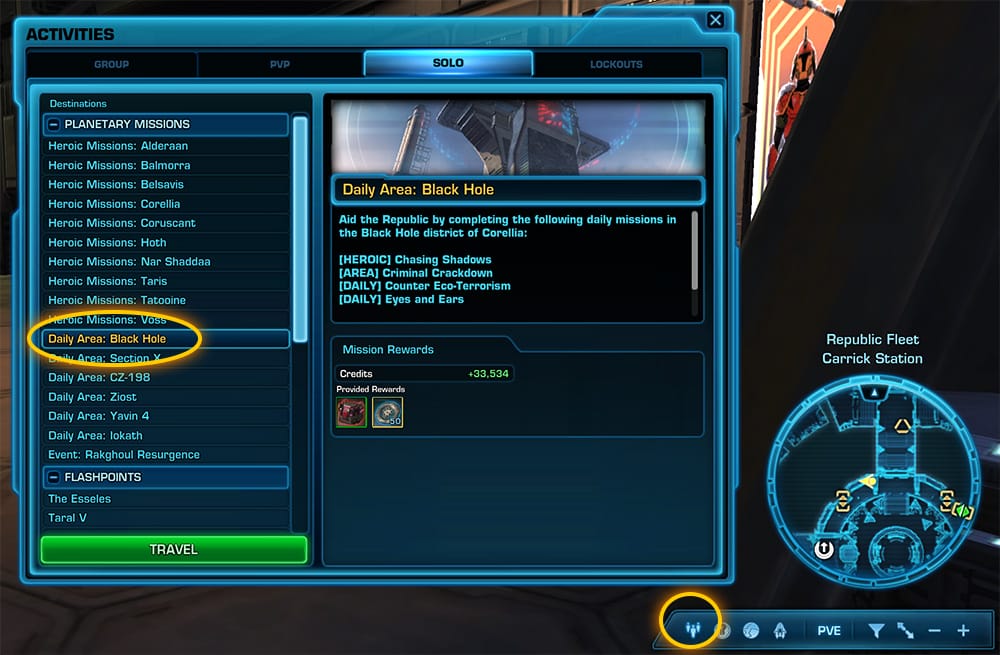This screenshot has height=655, width=1000.
Task: Click the green Travel button
Action: [173, 549]
